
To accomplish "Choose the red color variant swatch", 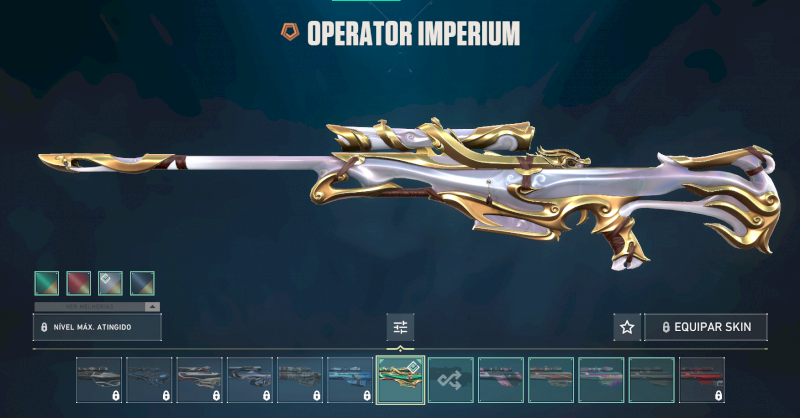I will pos(79,283).
